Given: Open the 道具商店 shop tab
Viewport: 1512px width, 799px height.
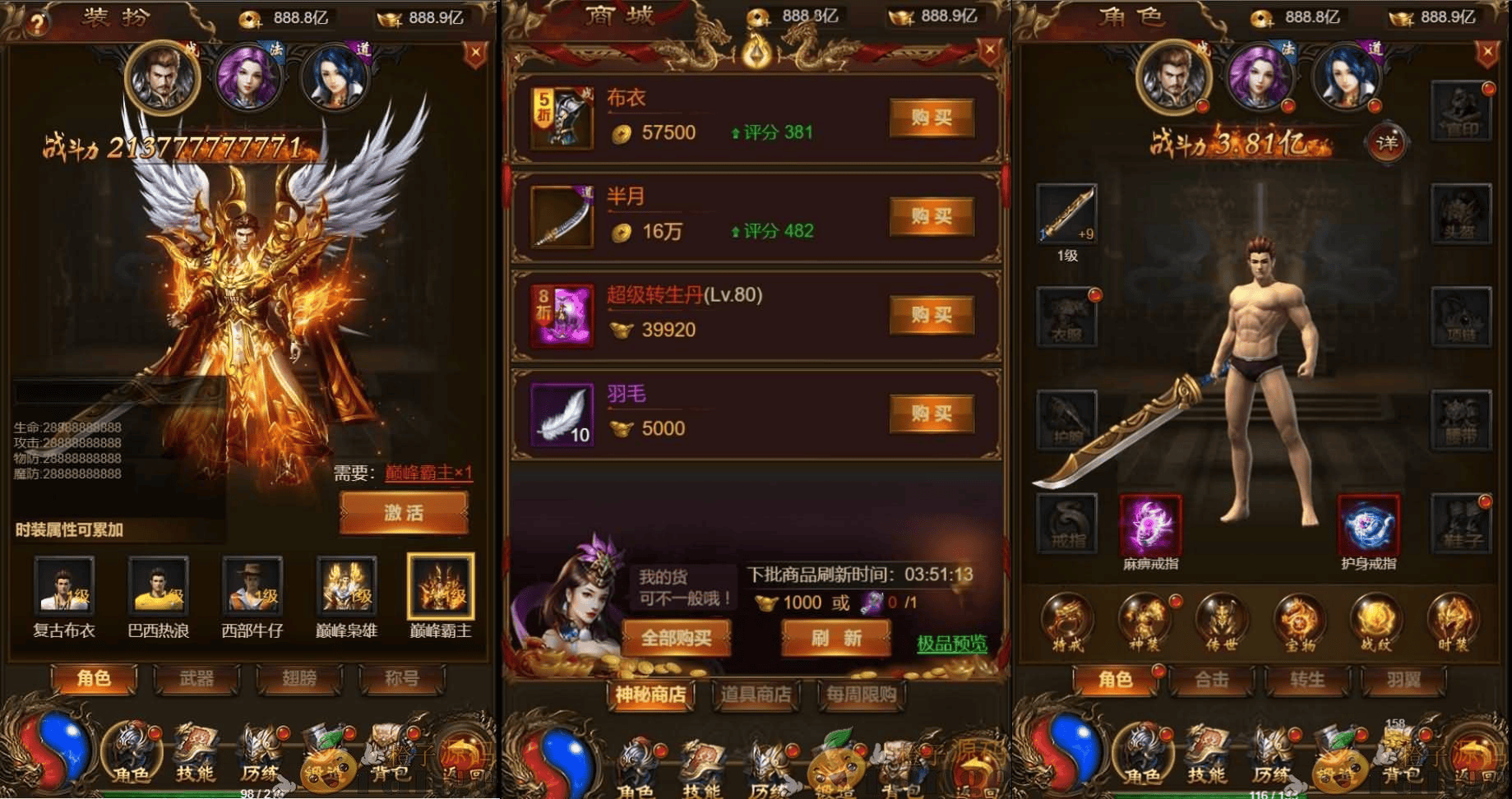Looking at the screenshot, I should coord(756,695).
